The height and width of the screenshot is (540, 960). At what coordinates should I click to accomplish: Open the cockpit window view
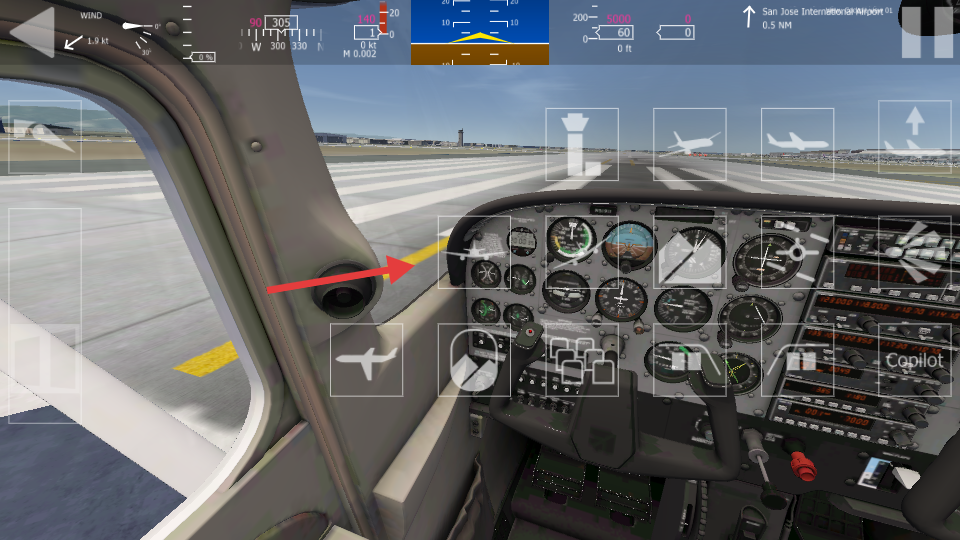(474, 359)
